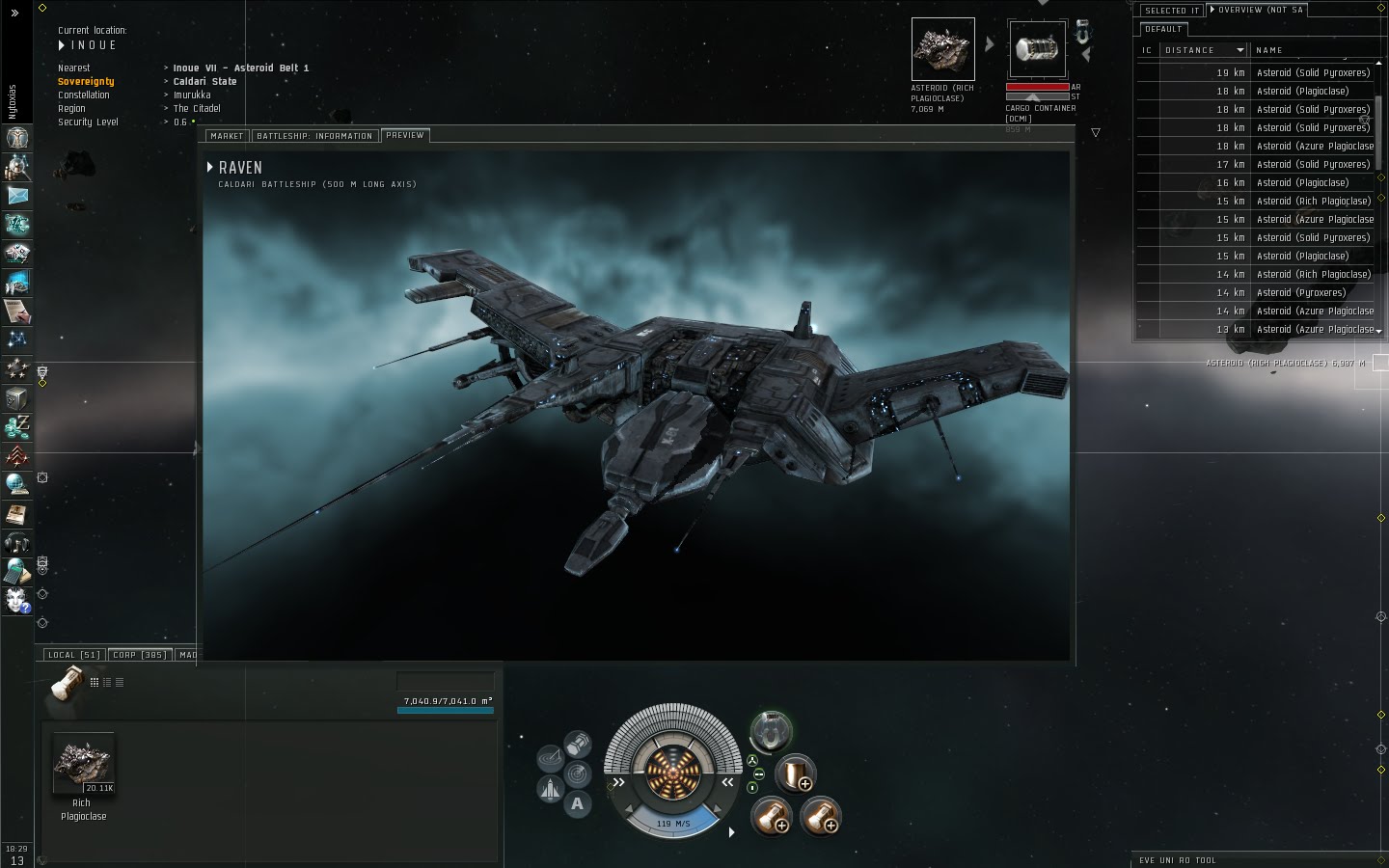
Task: Open EVE Mail using the envelope icon
Action: [16, 197]
